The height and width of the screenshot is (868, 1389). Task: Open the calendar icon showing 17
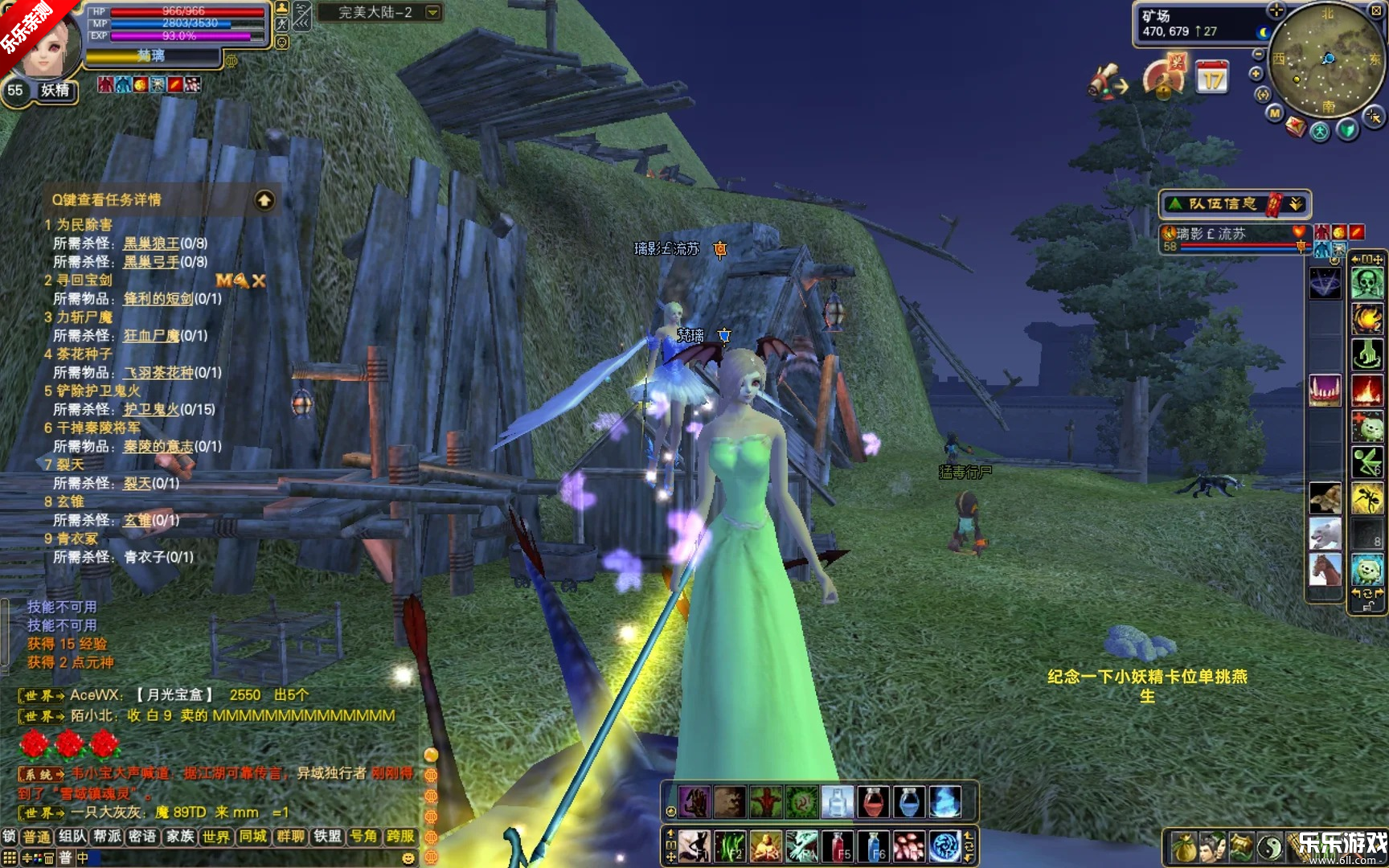1211,78
